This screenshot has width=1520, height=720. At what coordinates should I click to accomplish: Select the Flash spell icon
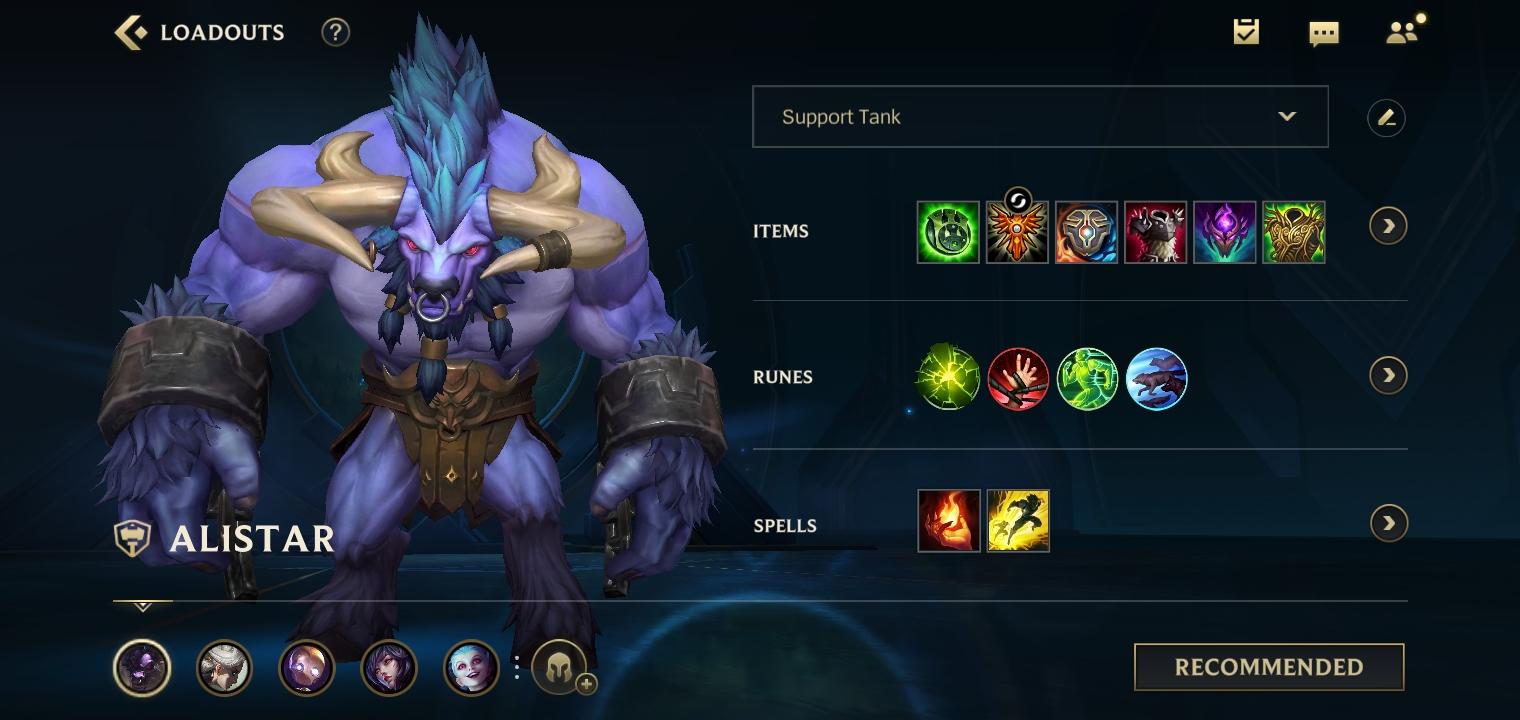pos(1018,521)
